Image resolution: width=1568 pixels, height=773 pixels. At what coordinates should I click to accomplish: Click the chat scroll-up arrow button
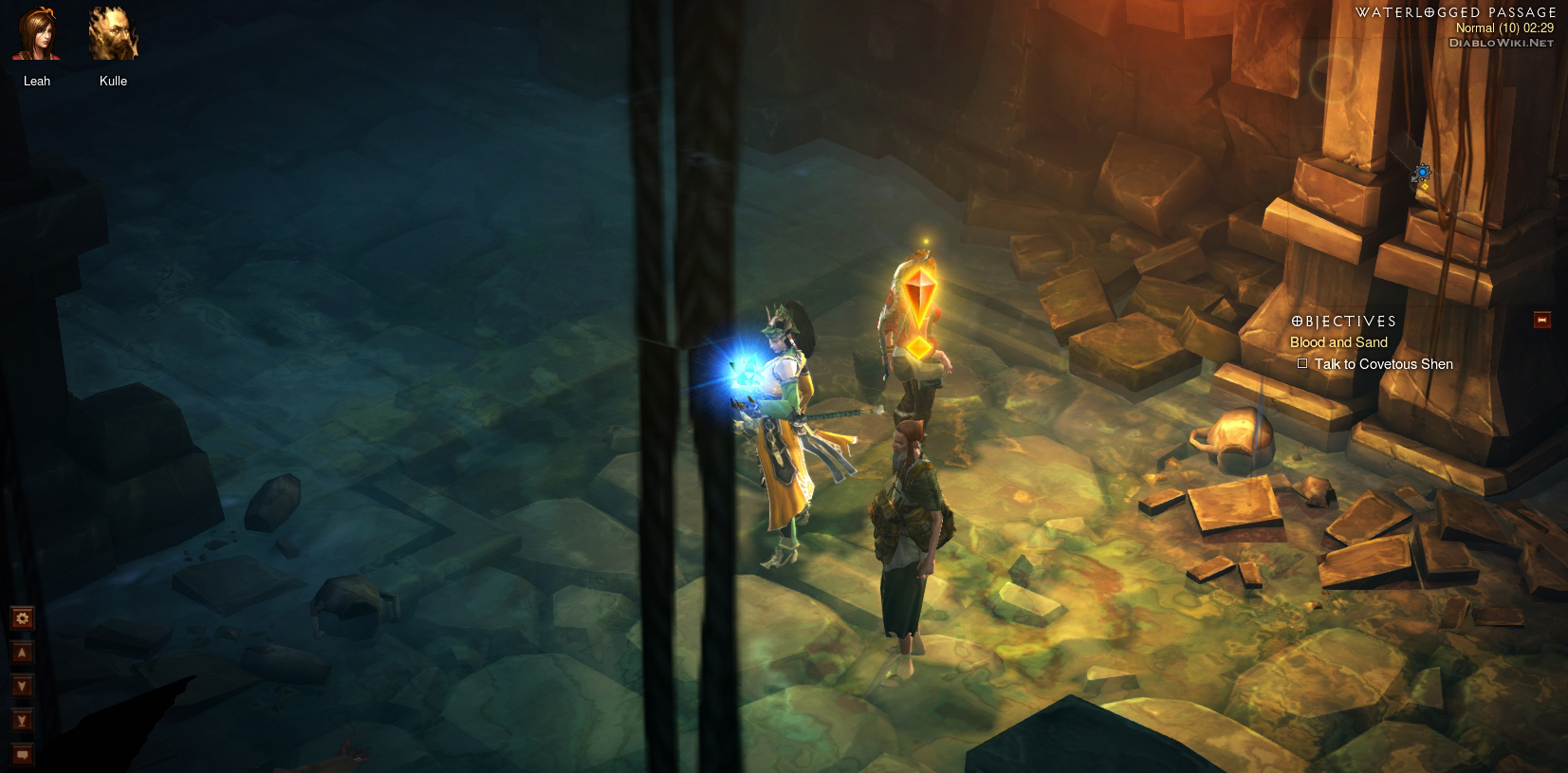coord(22,653)
